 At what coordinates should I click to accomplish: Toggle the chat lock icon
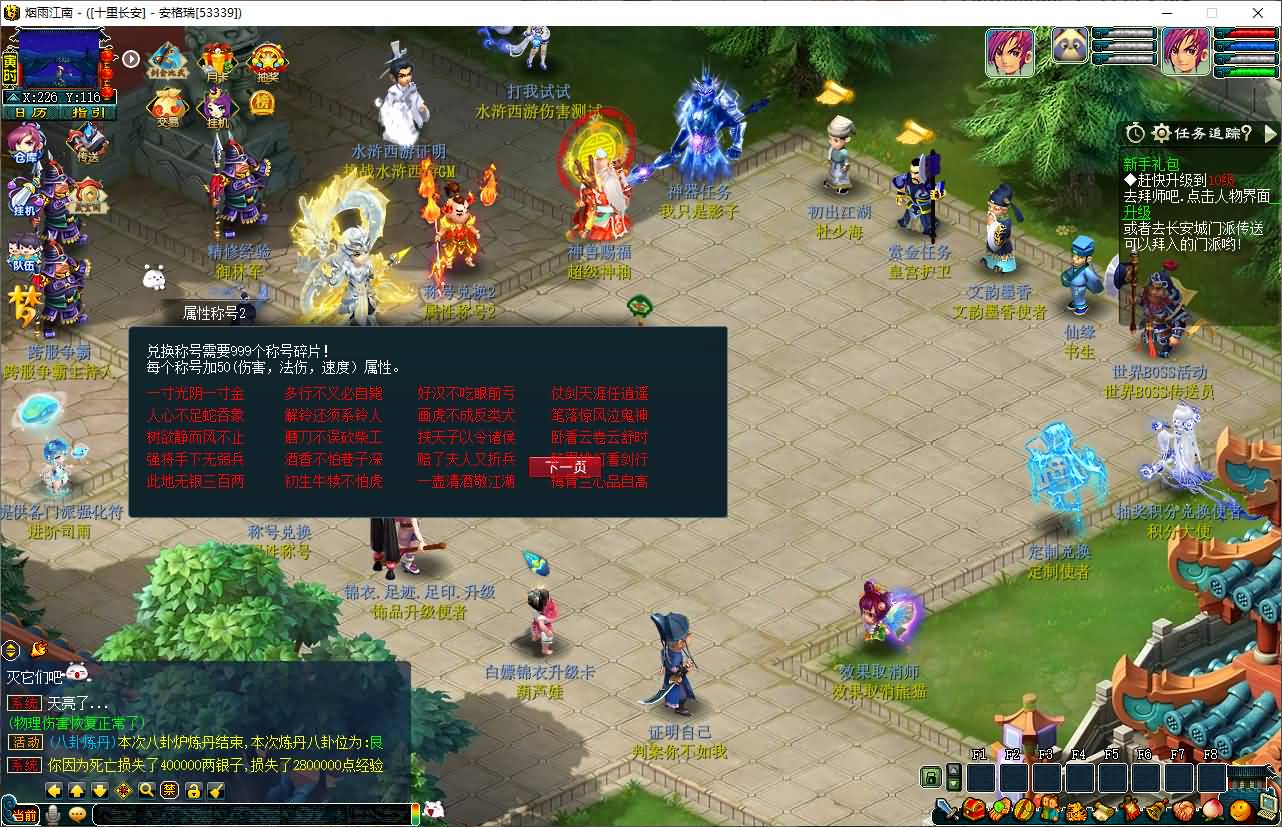(194, 791)
